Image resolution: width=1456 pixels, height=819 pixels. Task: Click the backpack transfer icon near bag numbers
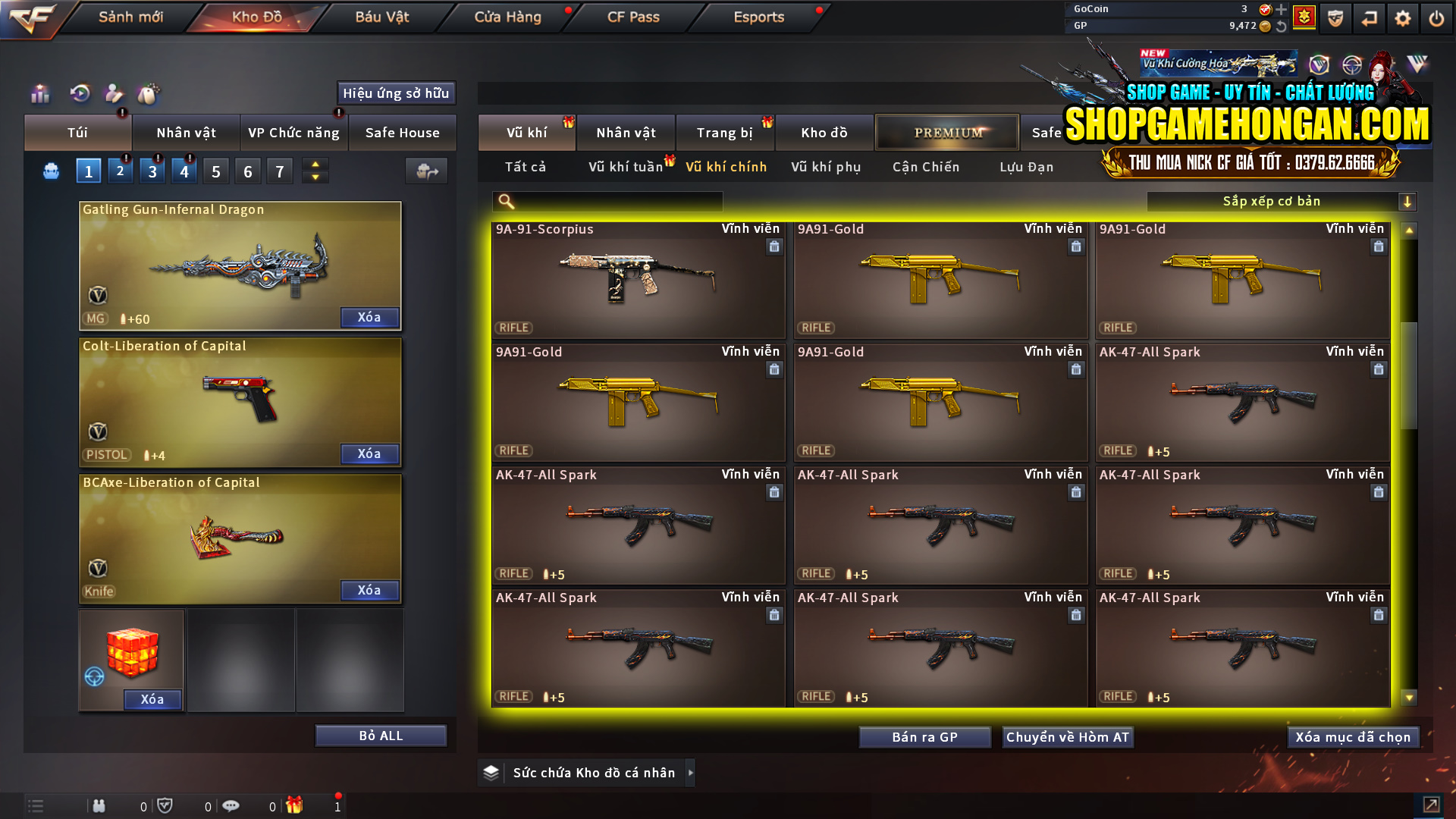[x=425, y=171]
